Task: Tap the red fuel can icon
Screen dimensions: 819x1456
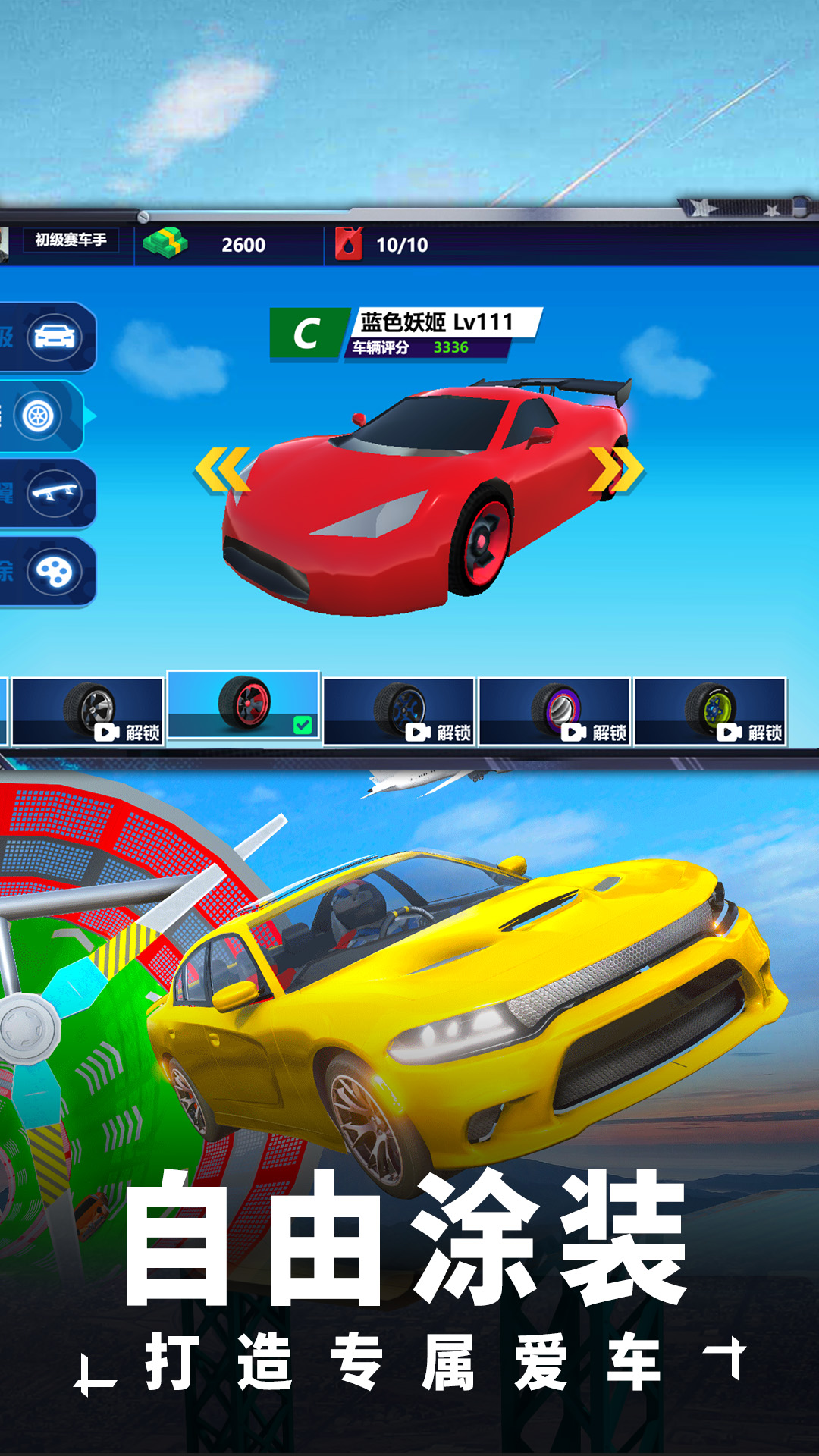Action: click(x=349, y=244)
